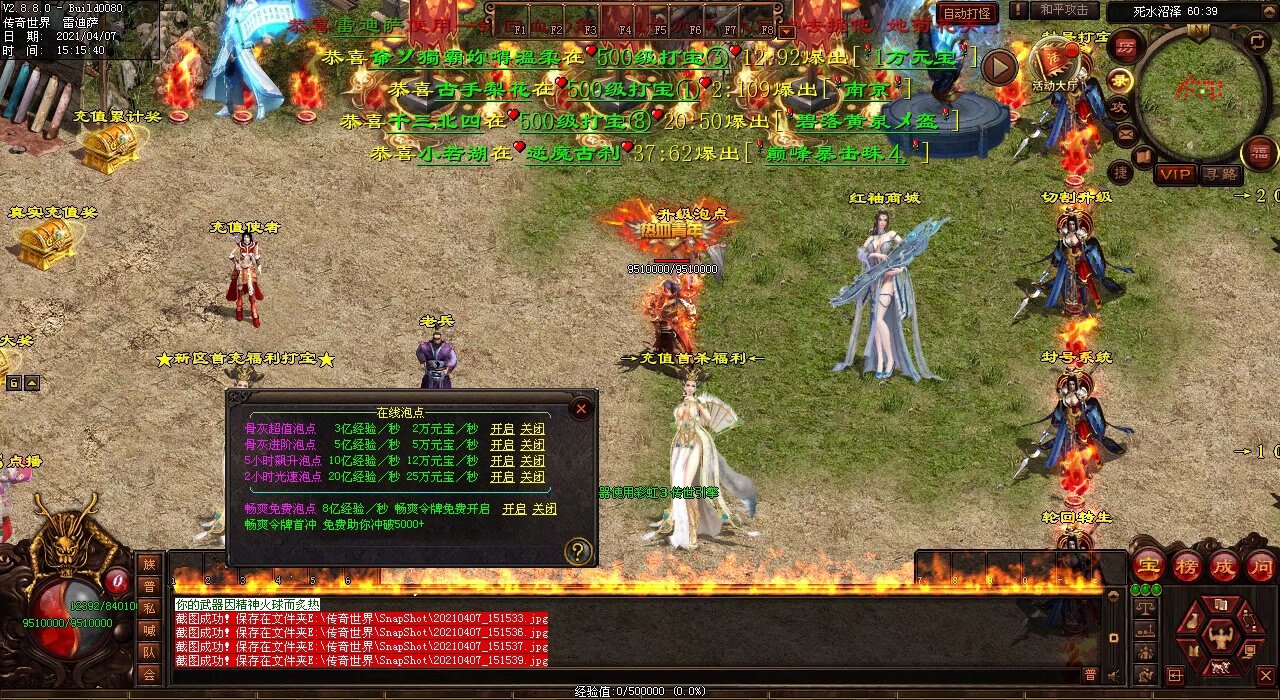
Task: Click the round play arrow button
Action: 998,67
